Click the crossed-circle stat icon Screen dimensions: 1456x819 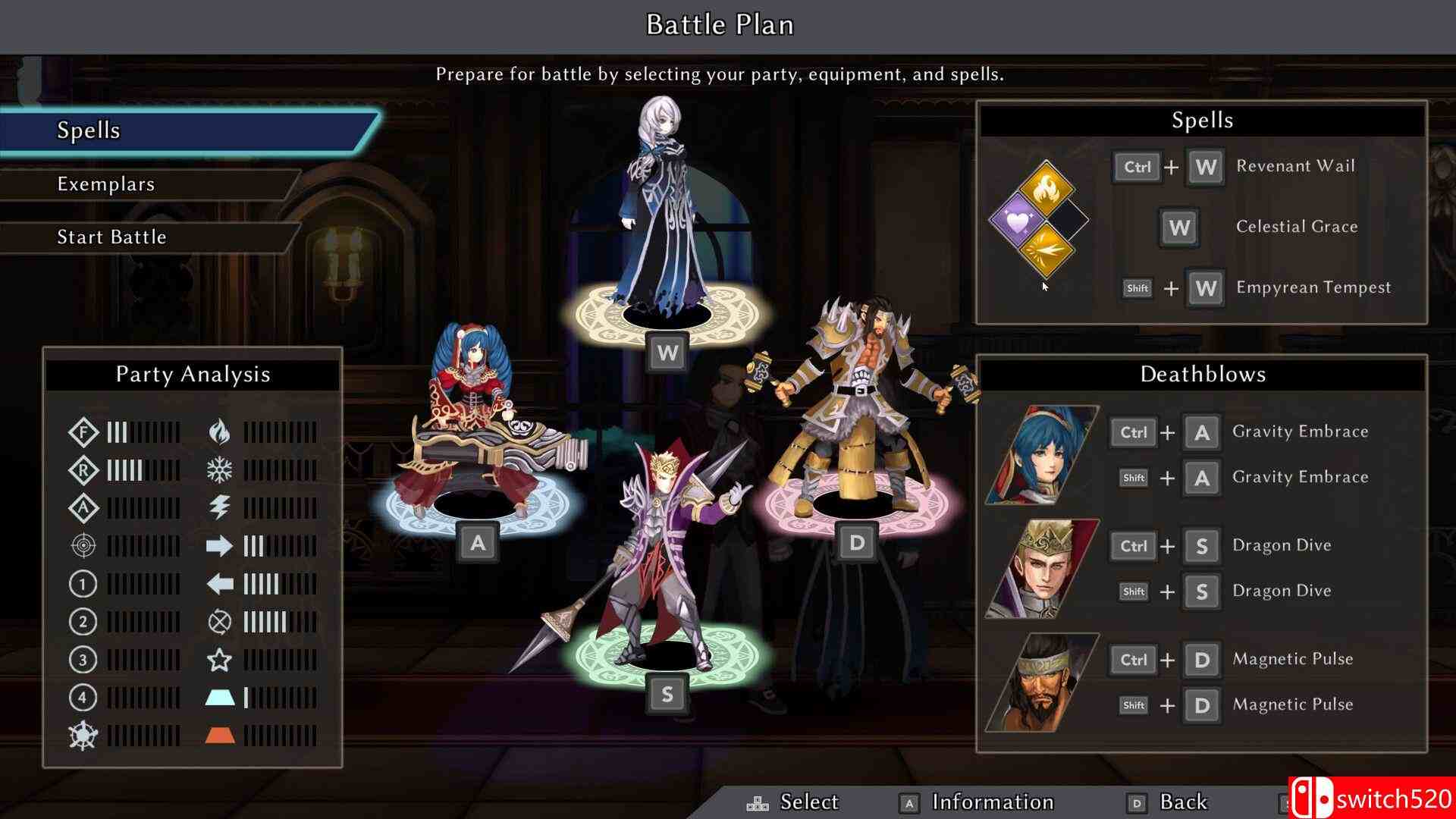tap(220, 622)
